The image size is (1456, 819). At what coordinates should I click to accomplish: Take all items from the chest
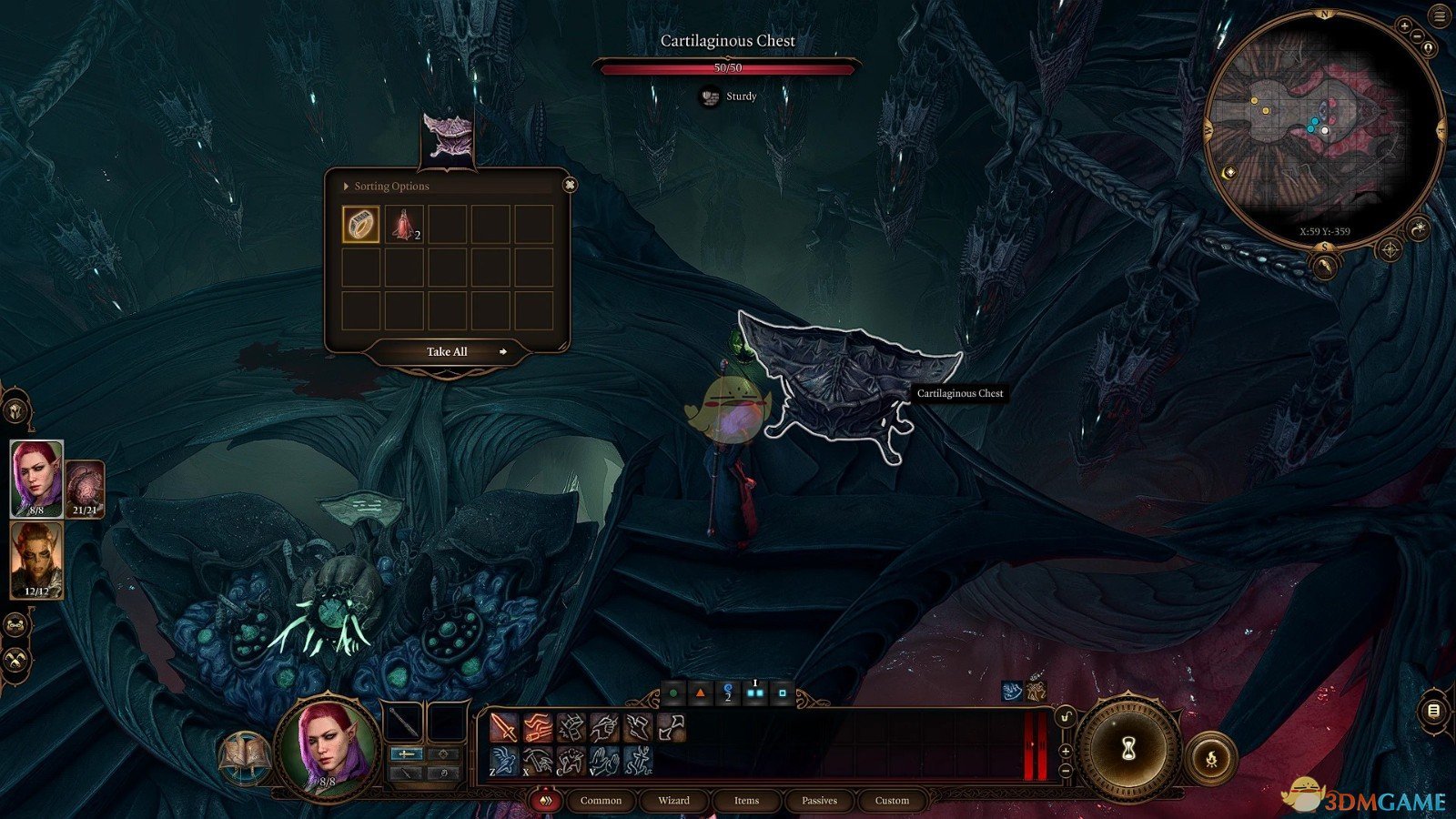click(448, 352)
